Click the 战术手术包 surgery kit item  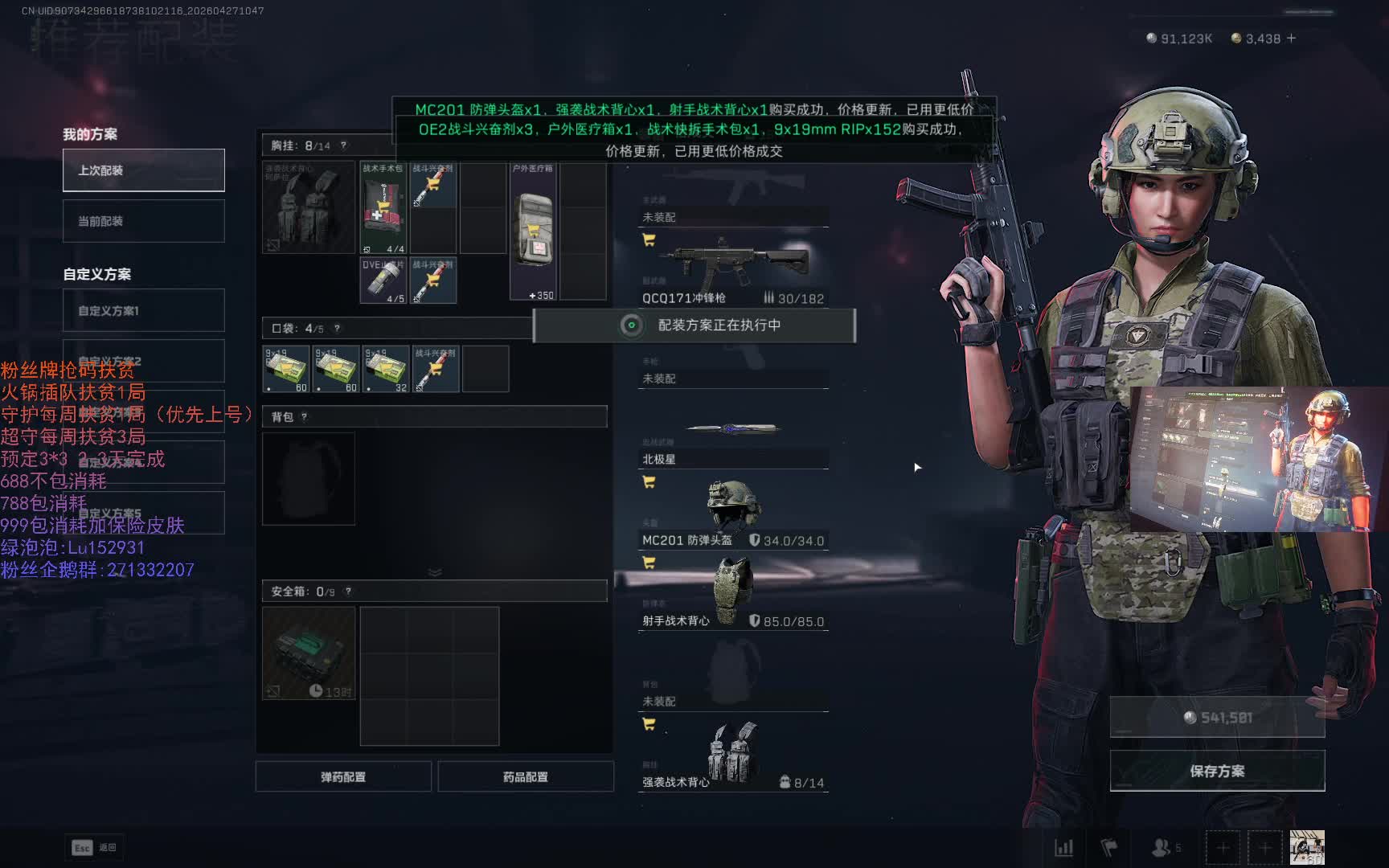point(383,208)
